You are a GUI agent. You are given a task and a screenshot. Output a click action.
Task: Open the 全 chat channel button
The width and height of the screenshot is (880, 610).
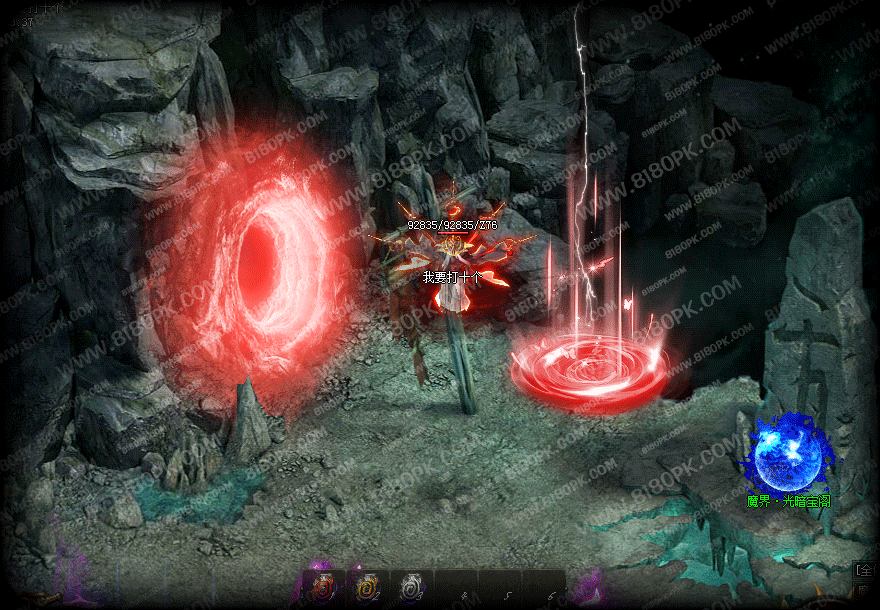point(864,570)
